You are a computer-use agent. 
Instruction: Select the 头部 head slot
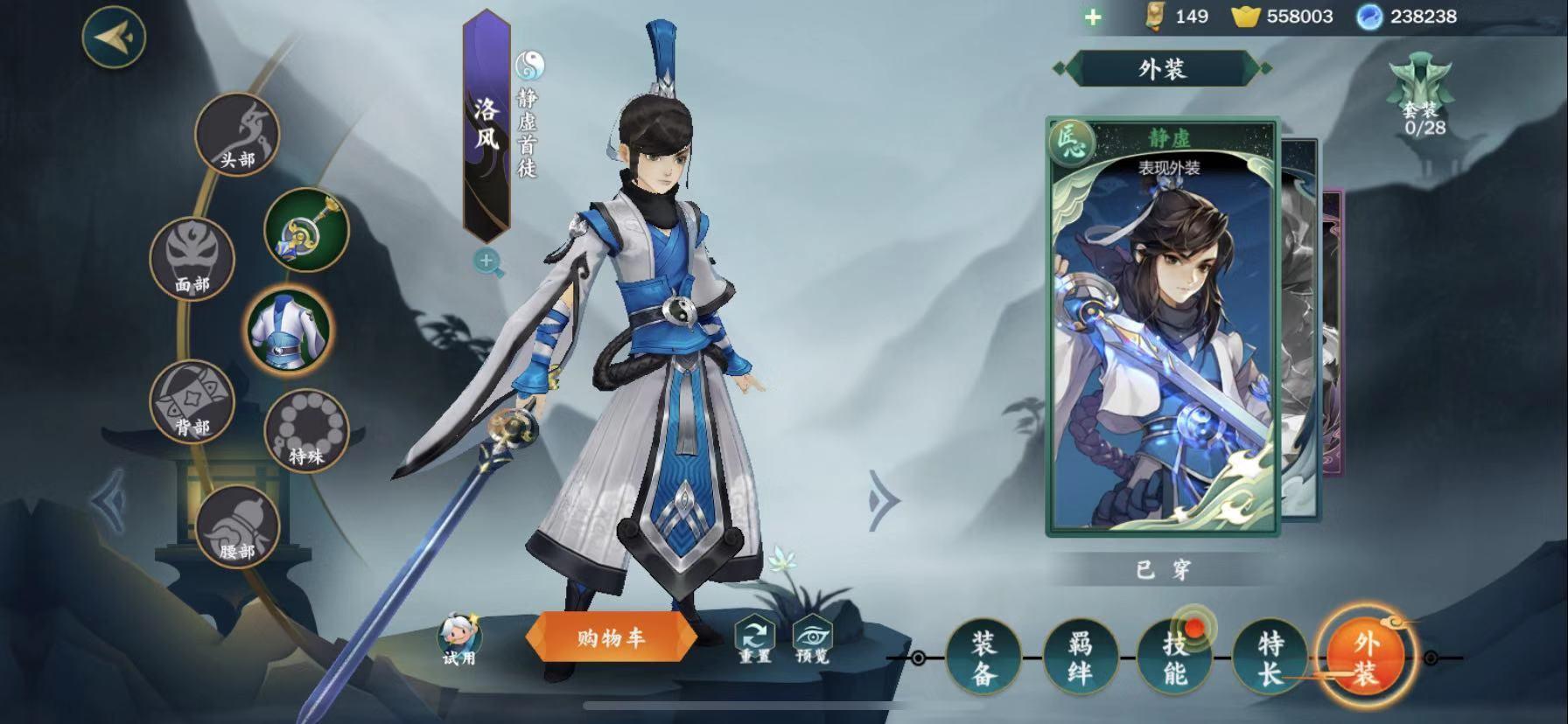coord(236,136)
